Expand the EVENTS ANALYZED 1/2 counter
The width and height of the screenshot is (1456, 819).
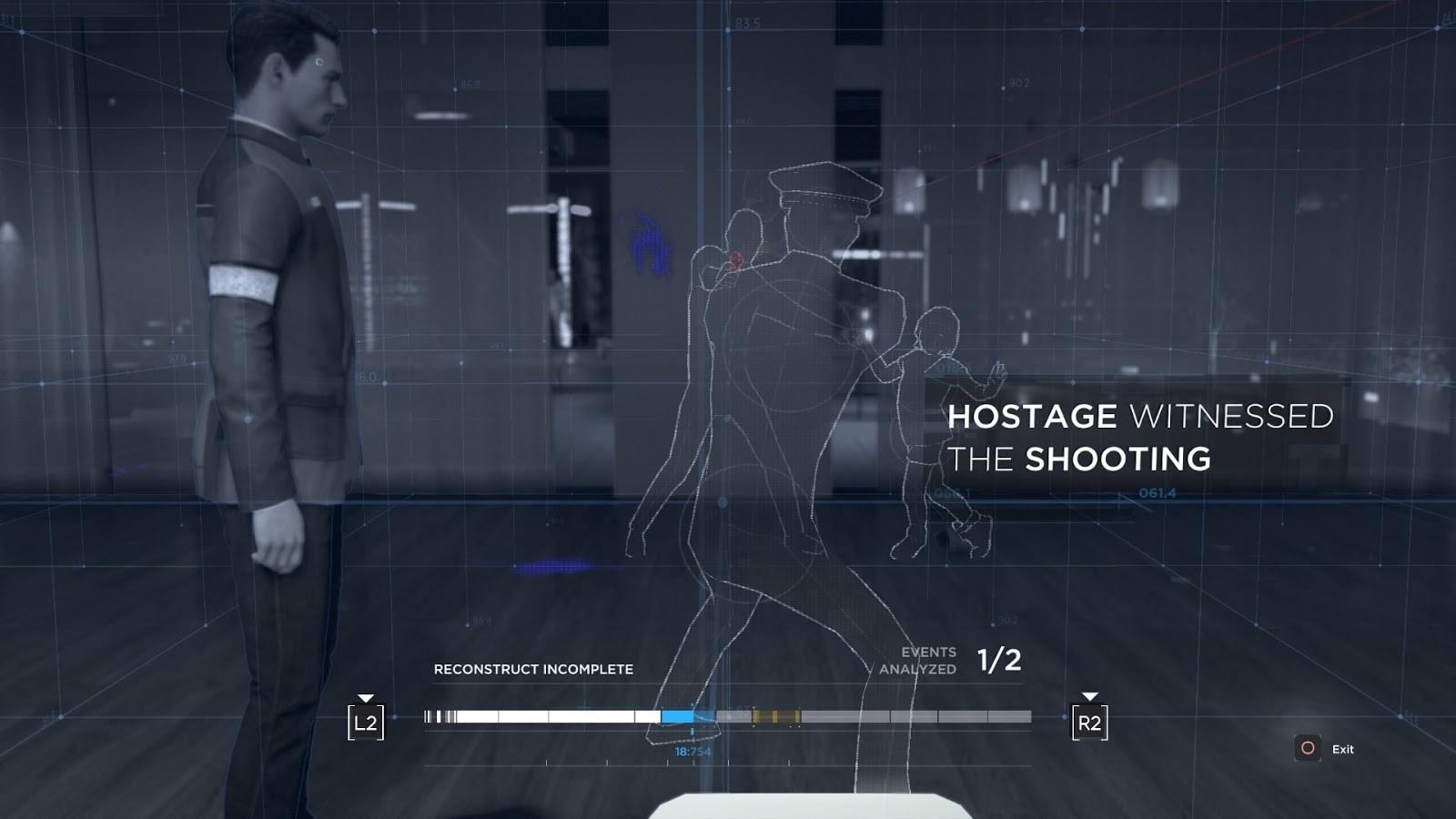pyautogui.click(x=960, y=660)
